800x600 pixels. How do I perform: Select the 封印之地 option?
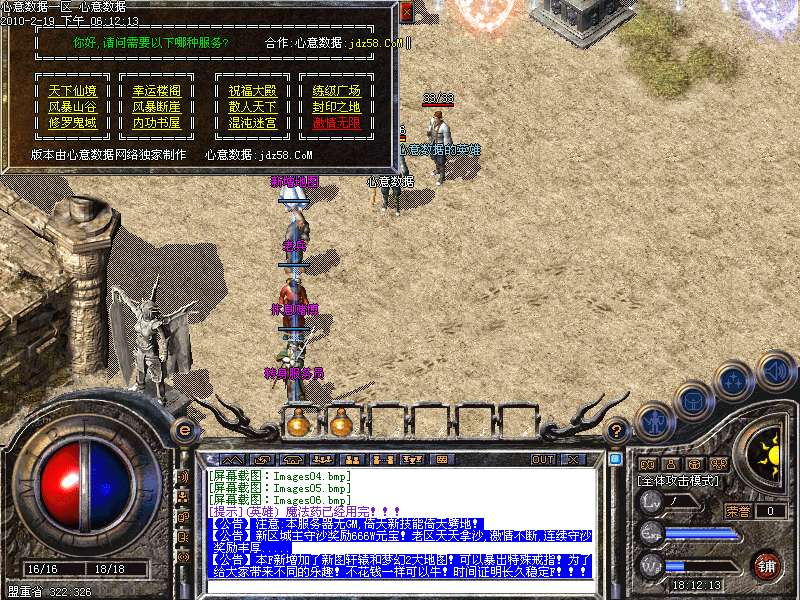pos(336,107)
